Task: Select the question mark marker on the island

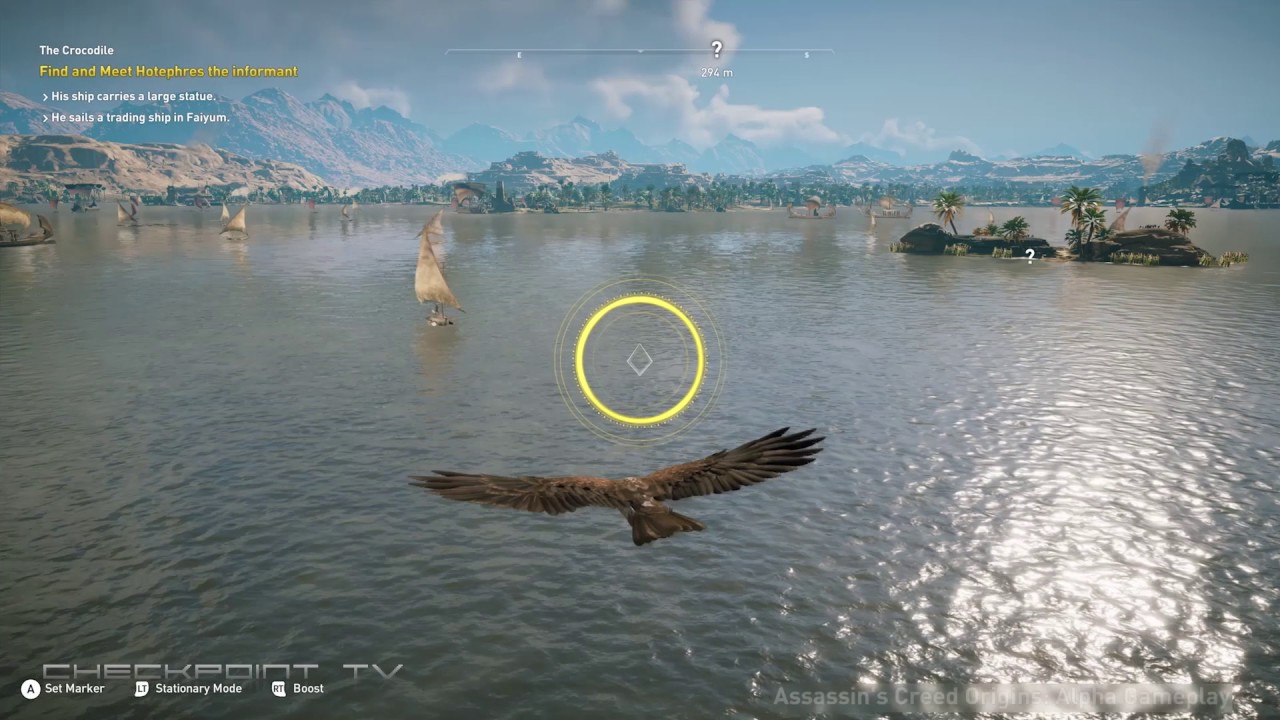Action: pos(1030,257)
